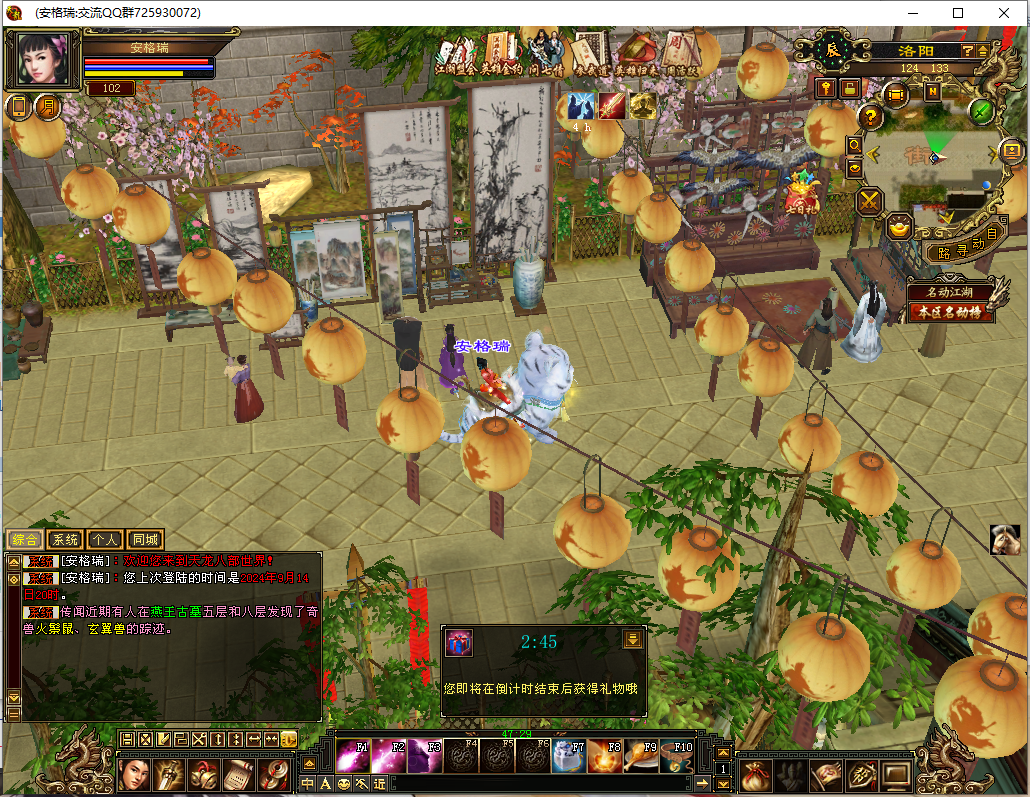Click the 本区名动榜 ranking button

tap(951, 312)
